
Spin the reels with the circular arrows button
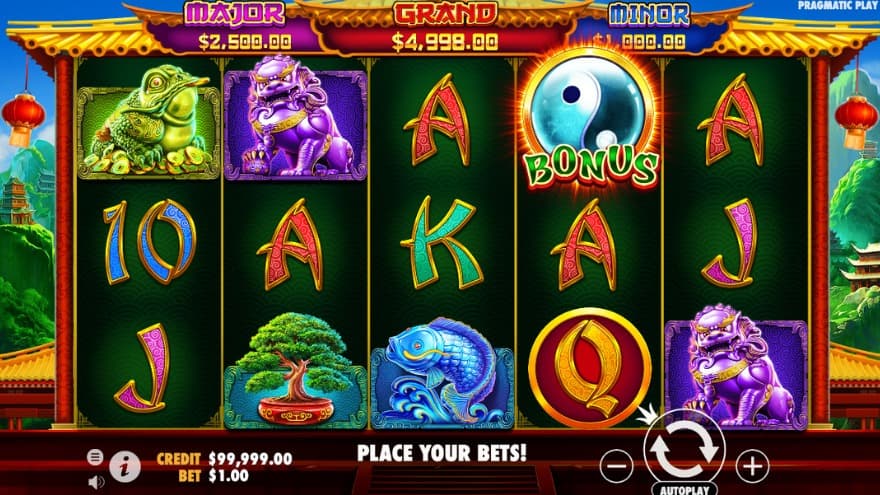(684, 451)
